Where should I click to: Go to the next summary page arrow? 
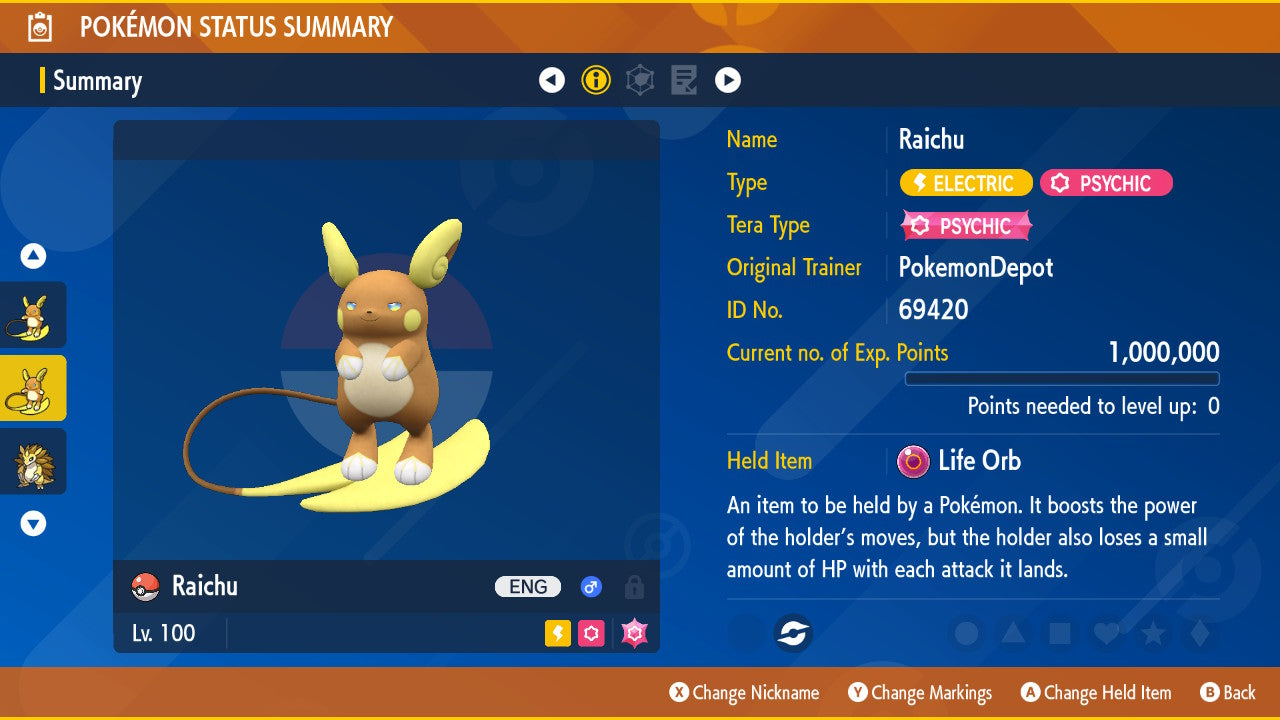(x=728, y=80)
